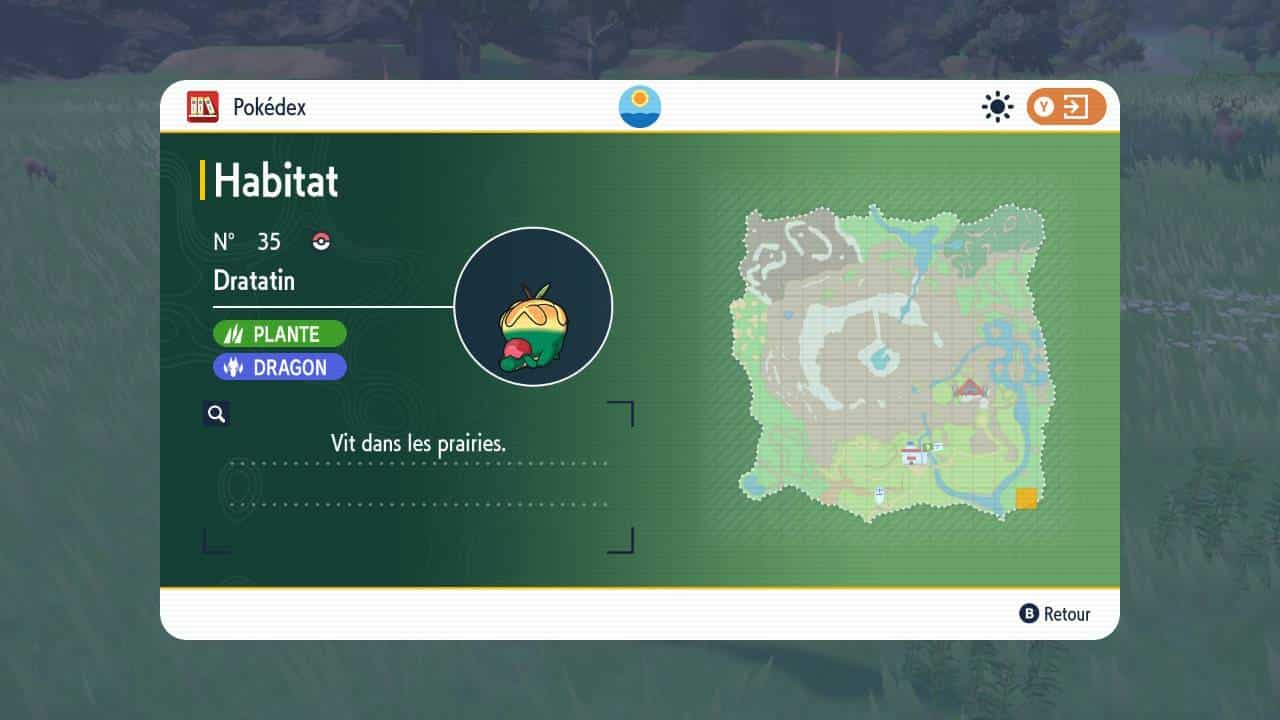
Task: Click the orange exit button
Action: pyautogui.click(x=1066, y=107)
